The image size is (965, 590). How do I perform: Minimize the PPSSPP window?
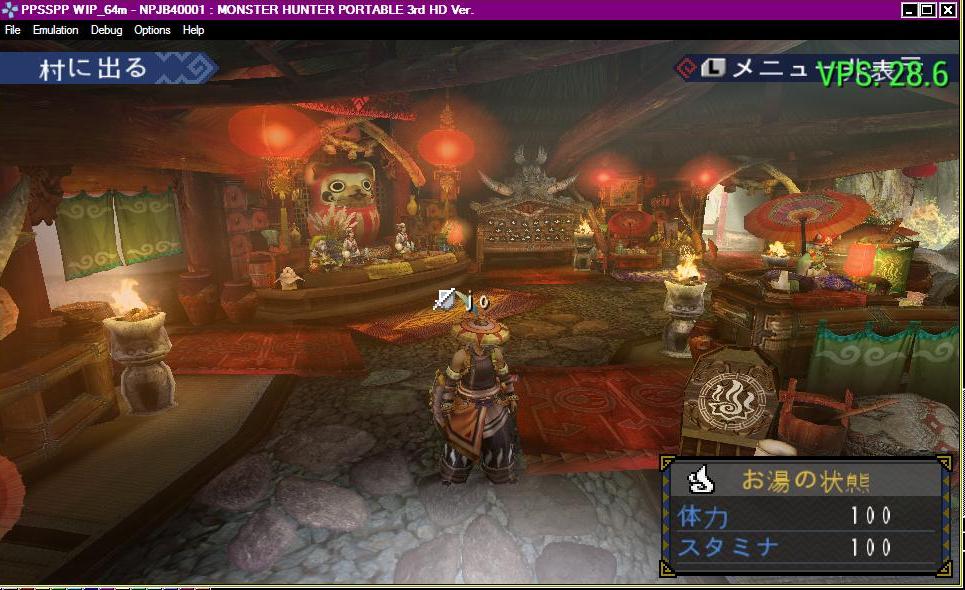pyautogui.click(x=909, y=10)
